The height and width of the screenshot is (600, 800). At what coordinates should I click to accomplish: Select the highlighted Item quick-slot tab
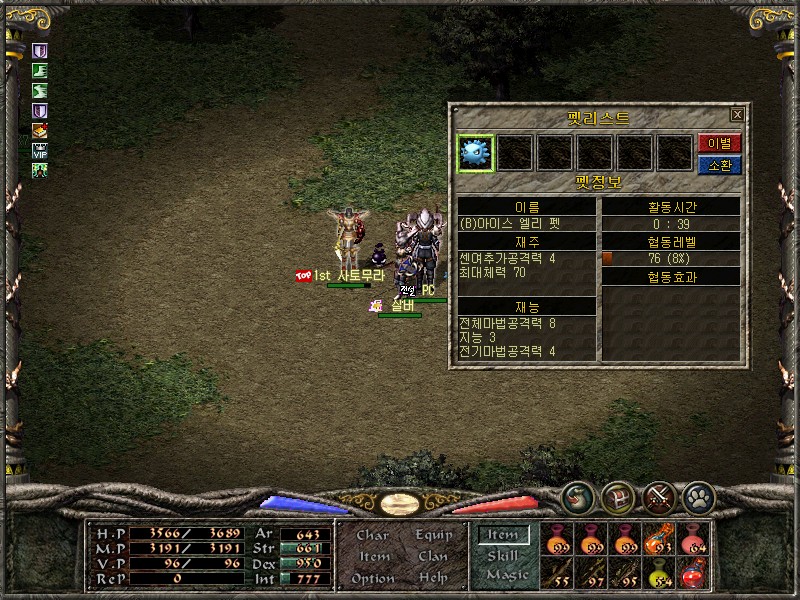click(503, 535)
